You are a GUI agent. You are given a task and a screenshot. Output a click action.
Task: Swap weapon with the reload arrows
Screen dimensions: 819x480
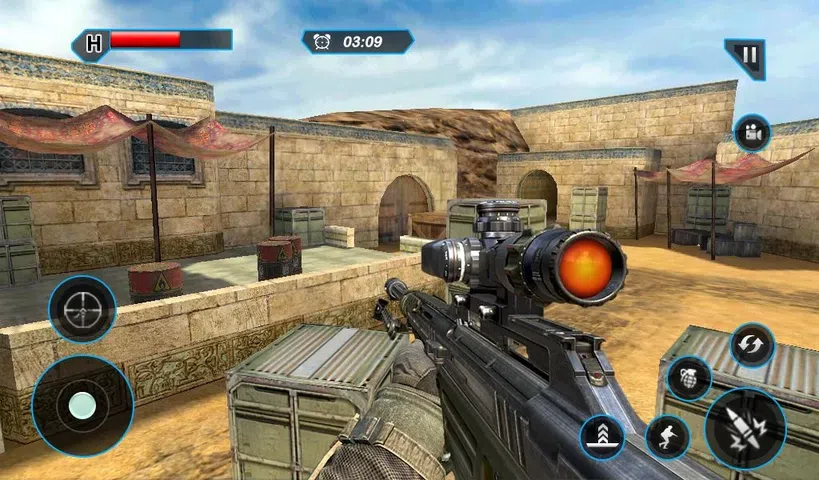point(751,344)
